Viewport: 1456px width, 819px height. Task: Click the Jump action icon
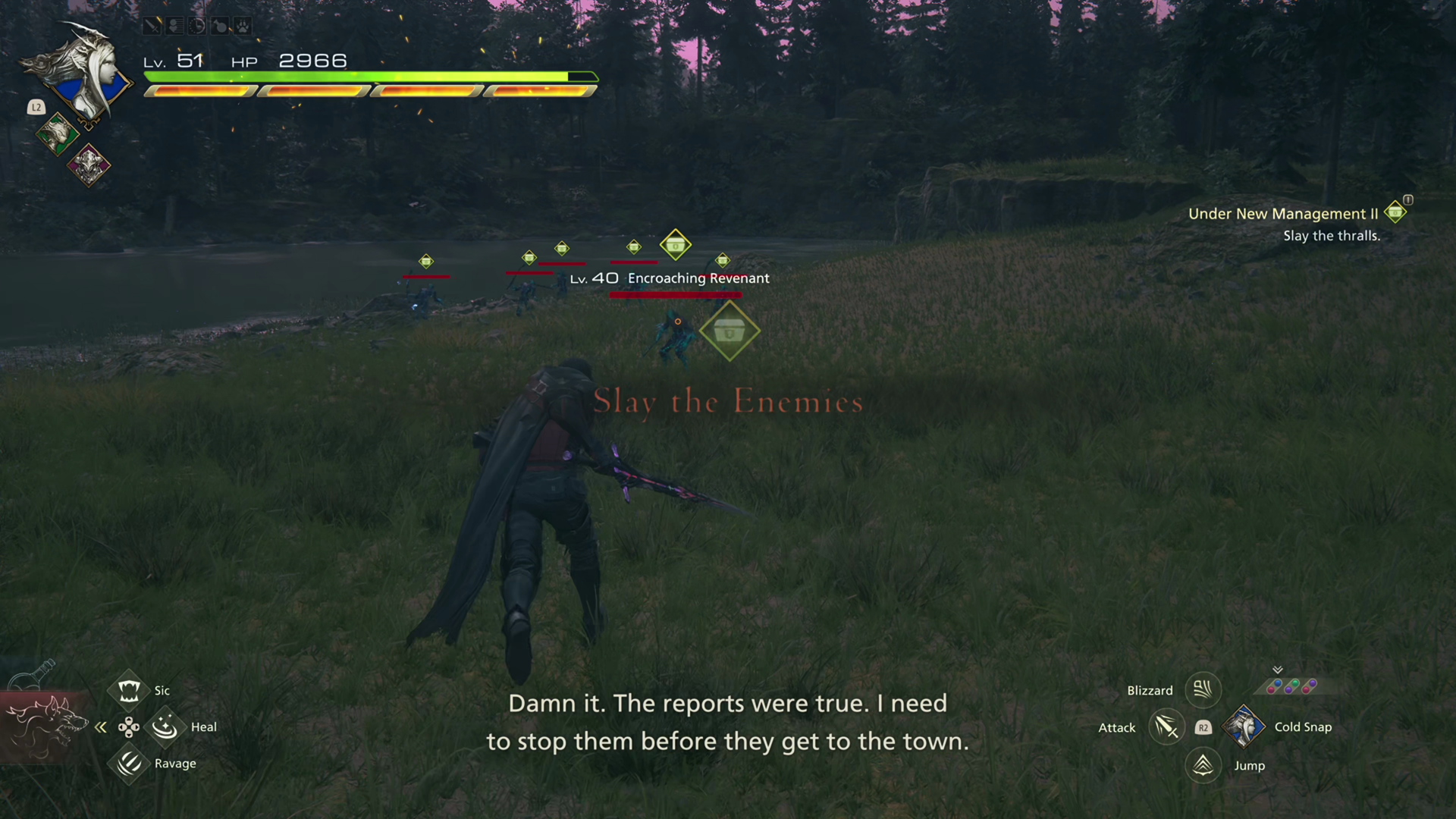pos(1203,765)
